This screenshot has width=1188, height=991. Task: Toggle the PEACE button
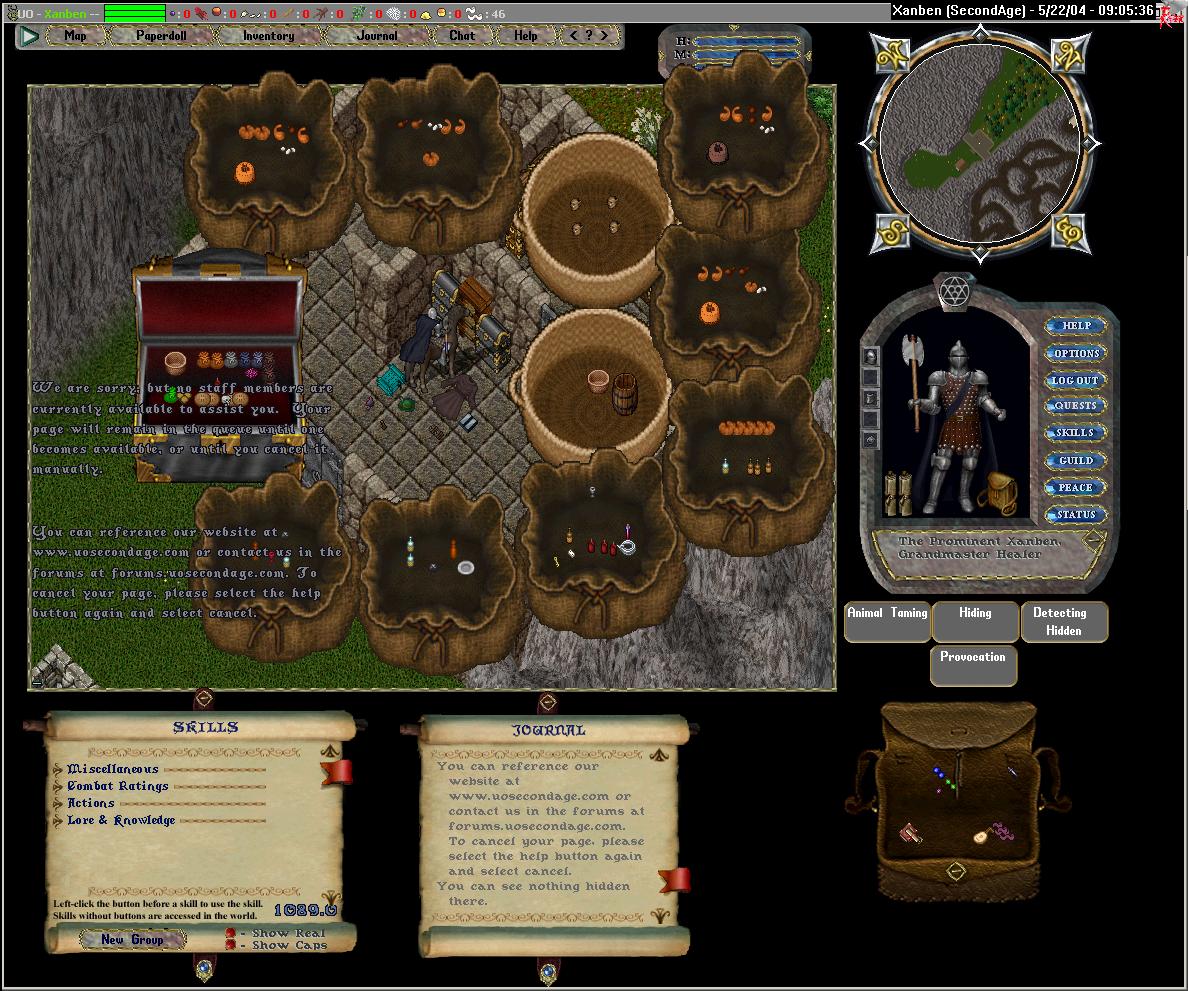click(1076, 487)
